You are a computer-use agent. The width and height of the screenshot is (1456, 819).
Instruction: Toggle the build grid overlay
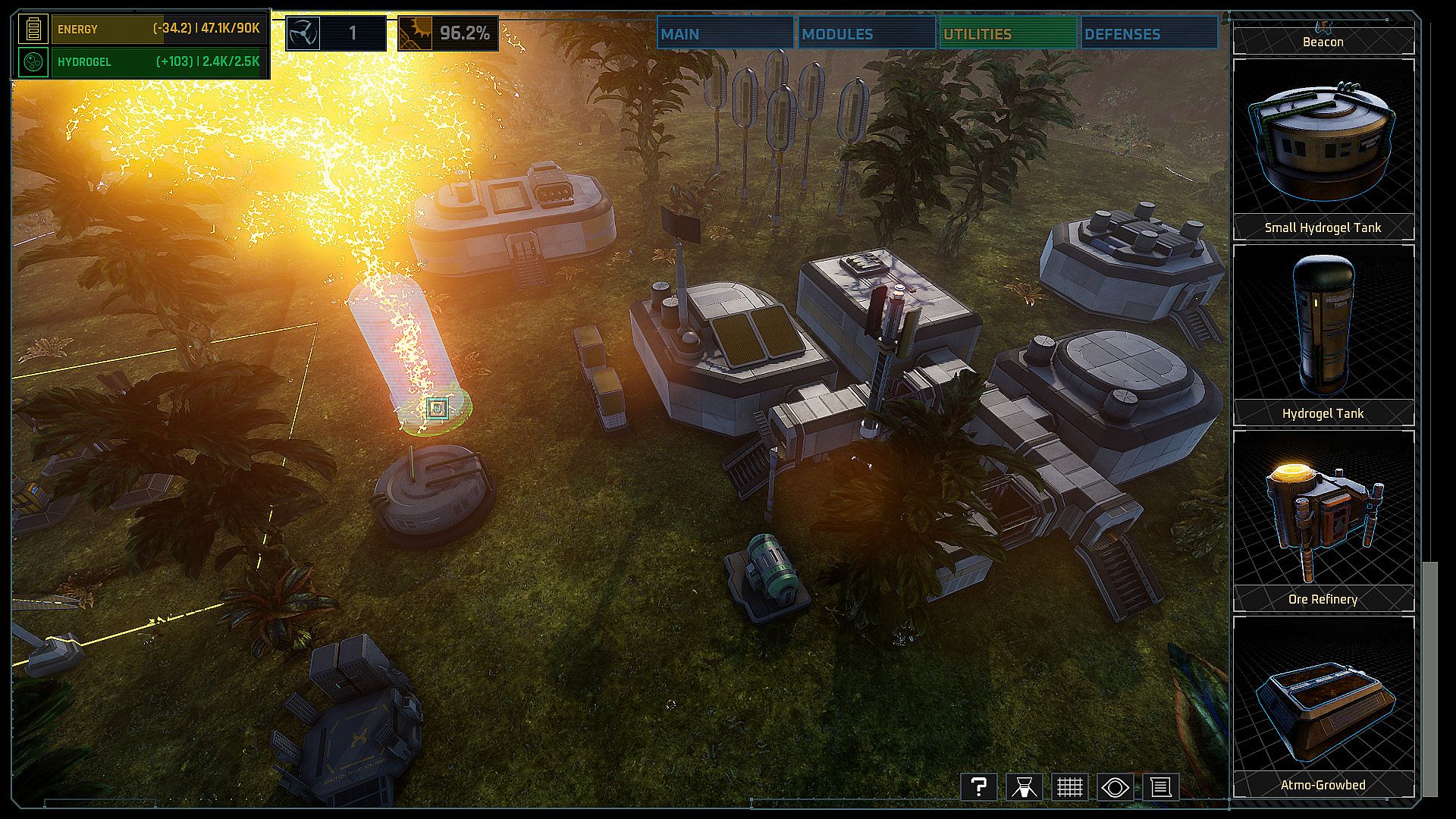(1069, 787)
